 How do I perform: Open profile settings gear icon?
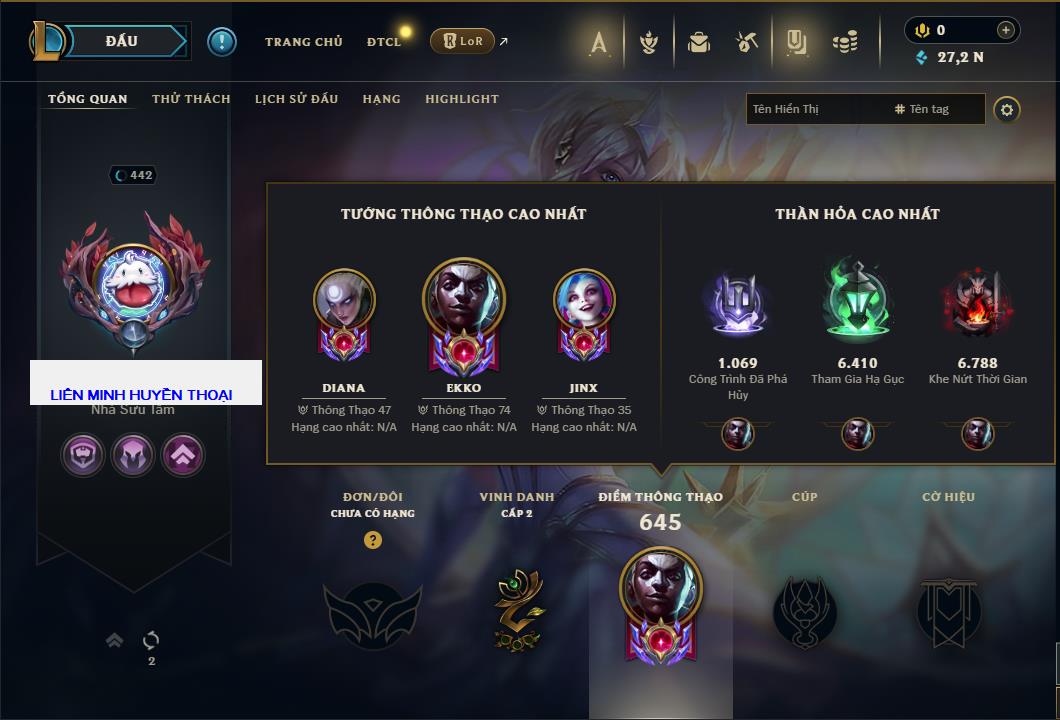tap(1007, 109)
